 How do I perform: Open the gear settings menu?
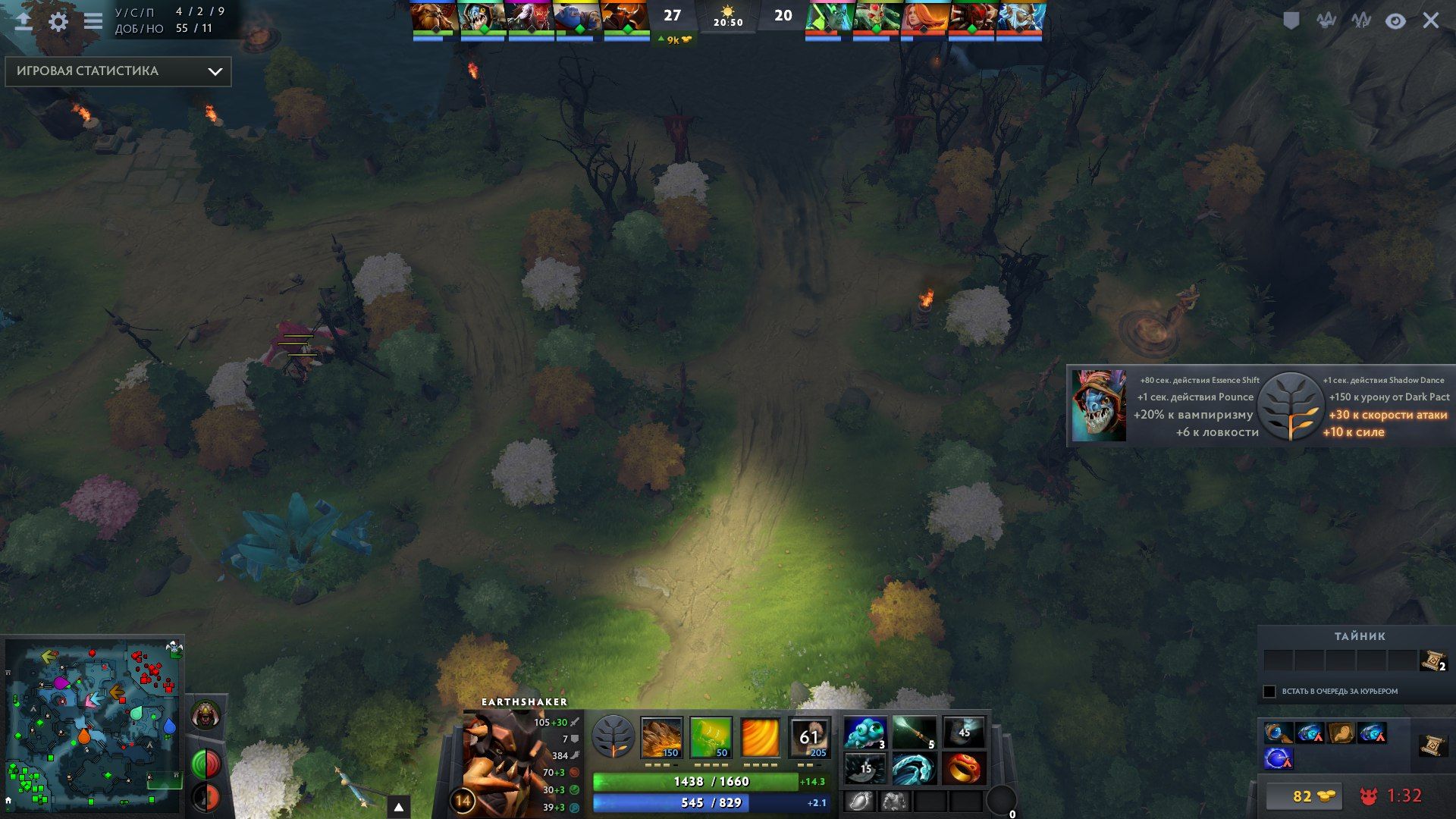[58, 21]
